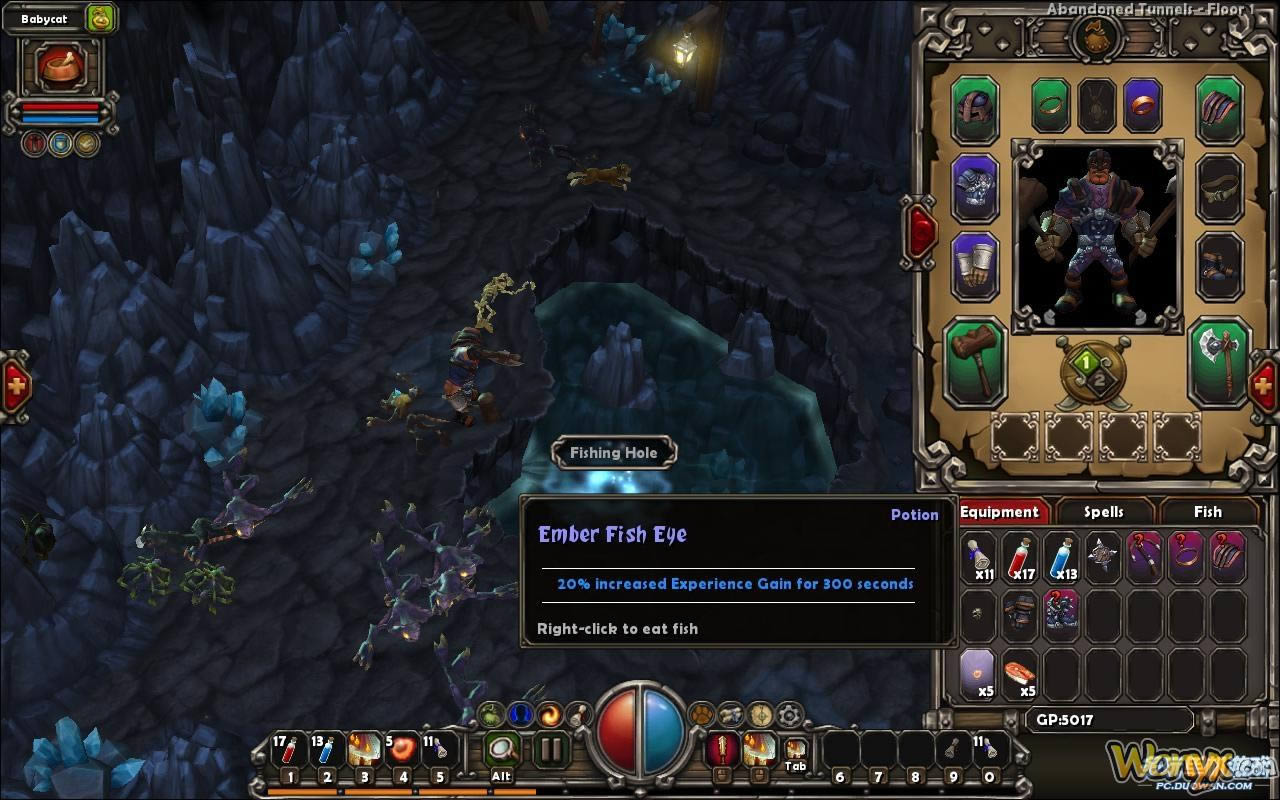This screenshot has height=800, width=1280.
Task: Select the blue mana potion stack x13
Action: (1062, 557)
